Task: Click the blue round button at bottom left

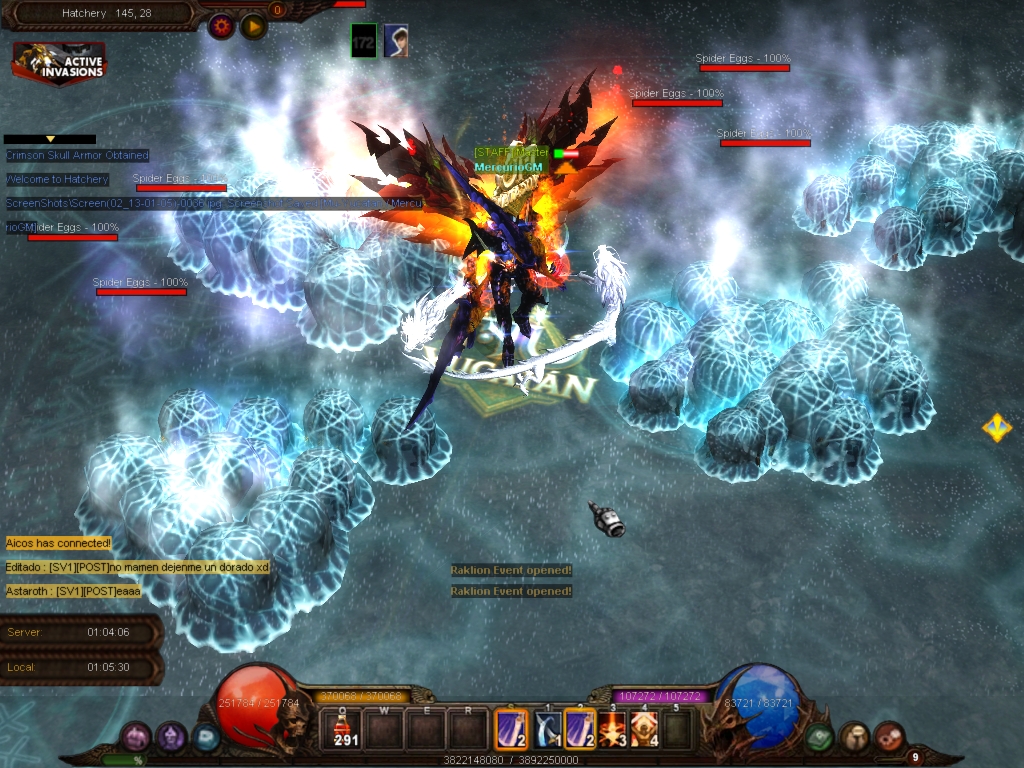Action: [205, 738]
